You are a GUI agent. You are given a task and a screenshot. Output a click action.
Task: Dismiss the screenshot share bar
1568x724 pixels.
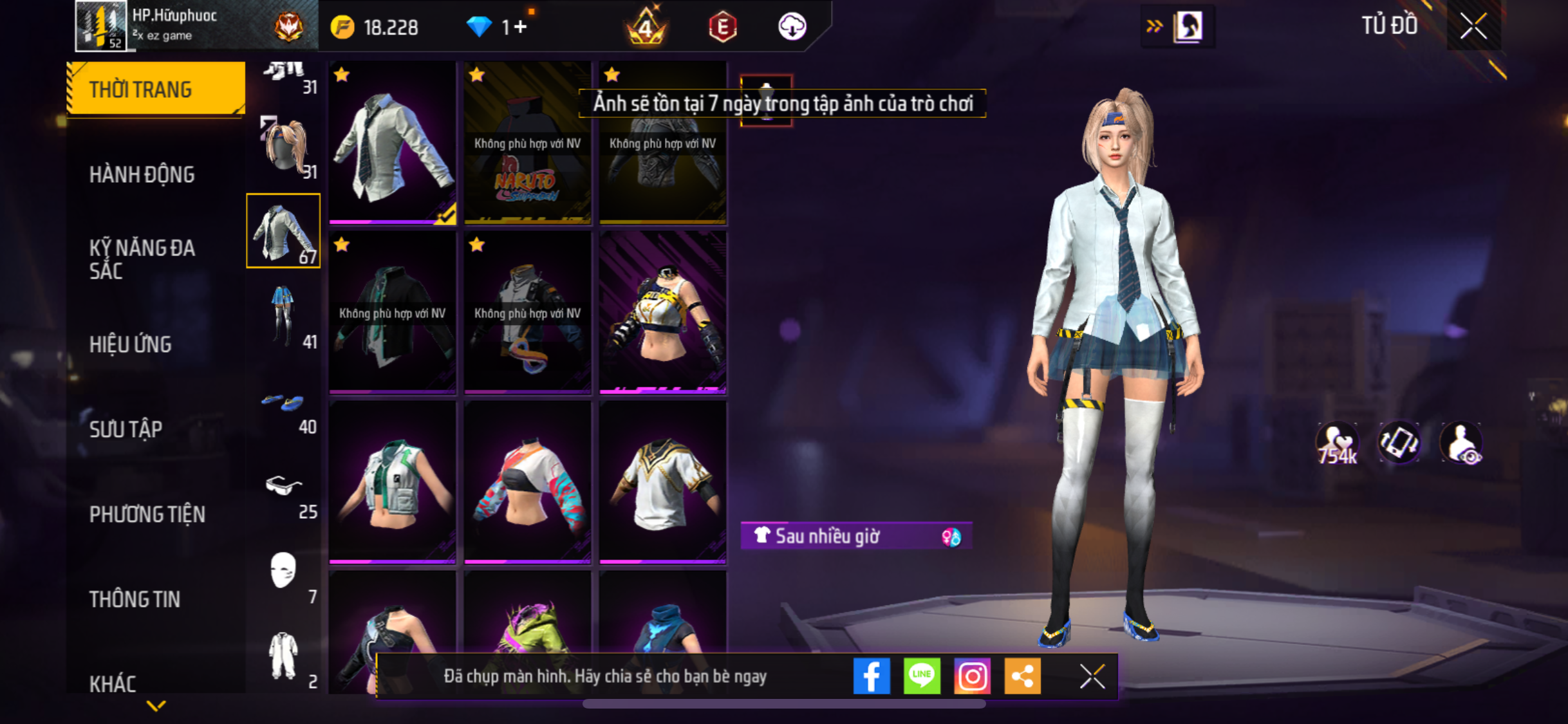[1092, 676]
